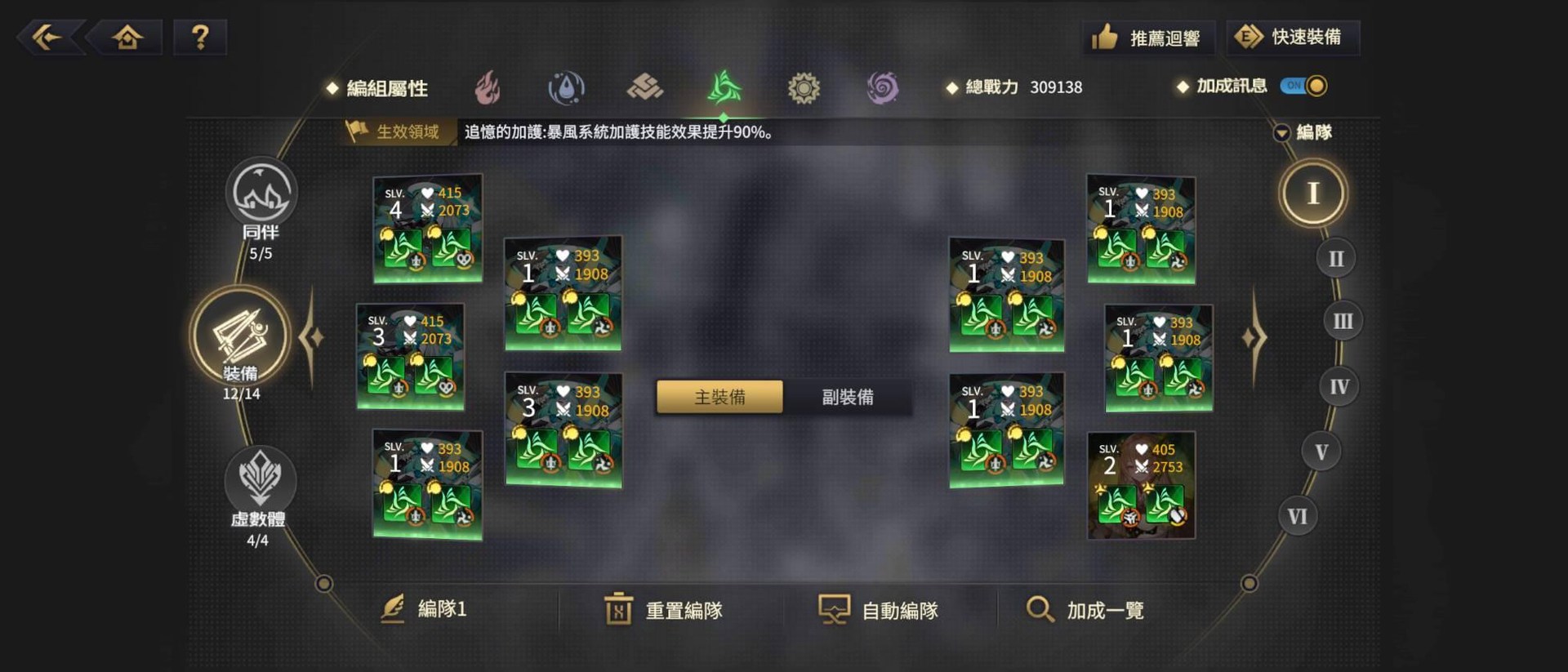Click the home icon
Viewport: 1568px width, 672px height.
point(127,36)
